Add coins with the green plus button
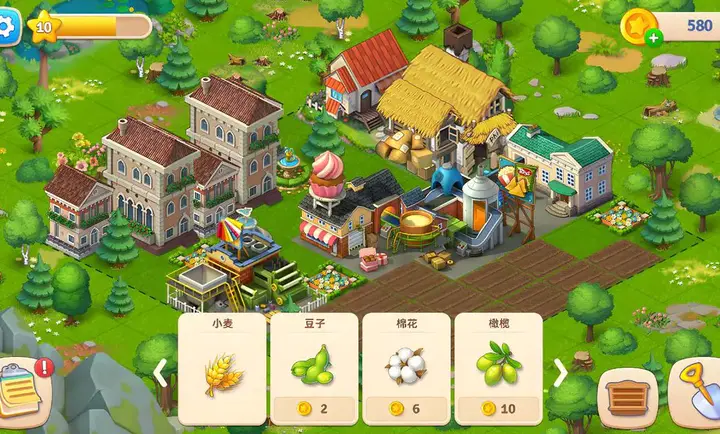 [653, 38]
